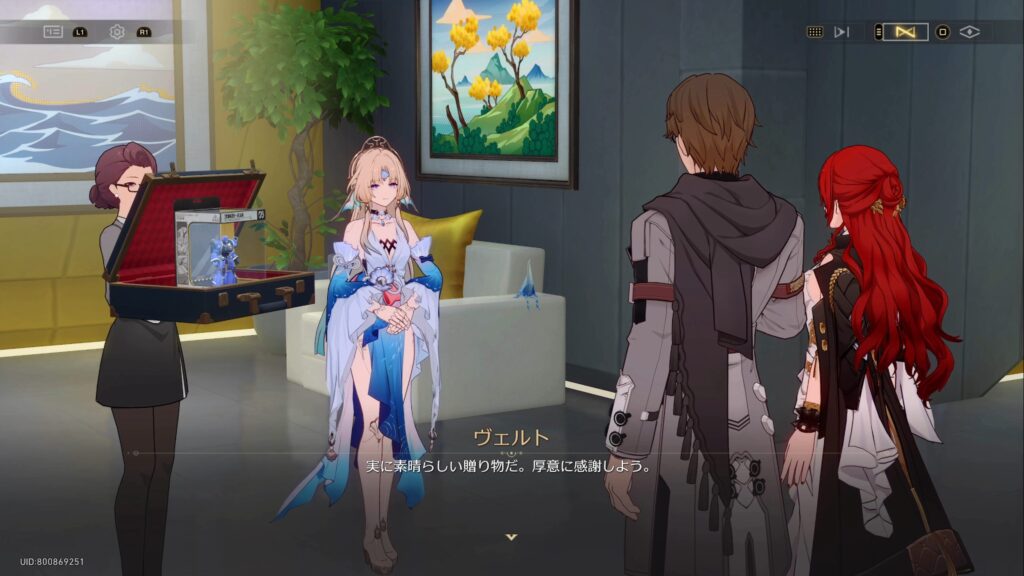Hide the interface with the eye icon

click(969, 32)
